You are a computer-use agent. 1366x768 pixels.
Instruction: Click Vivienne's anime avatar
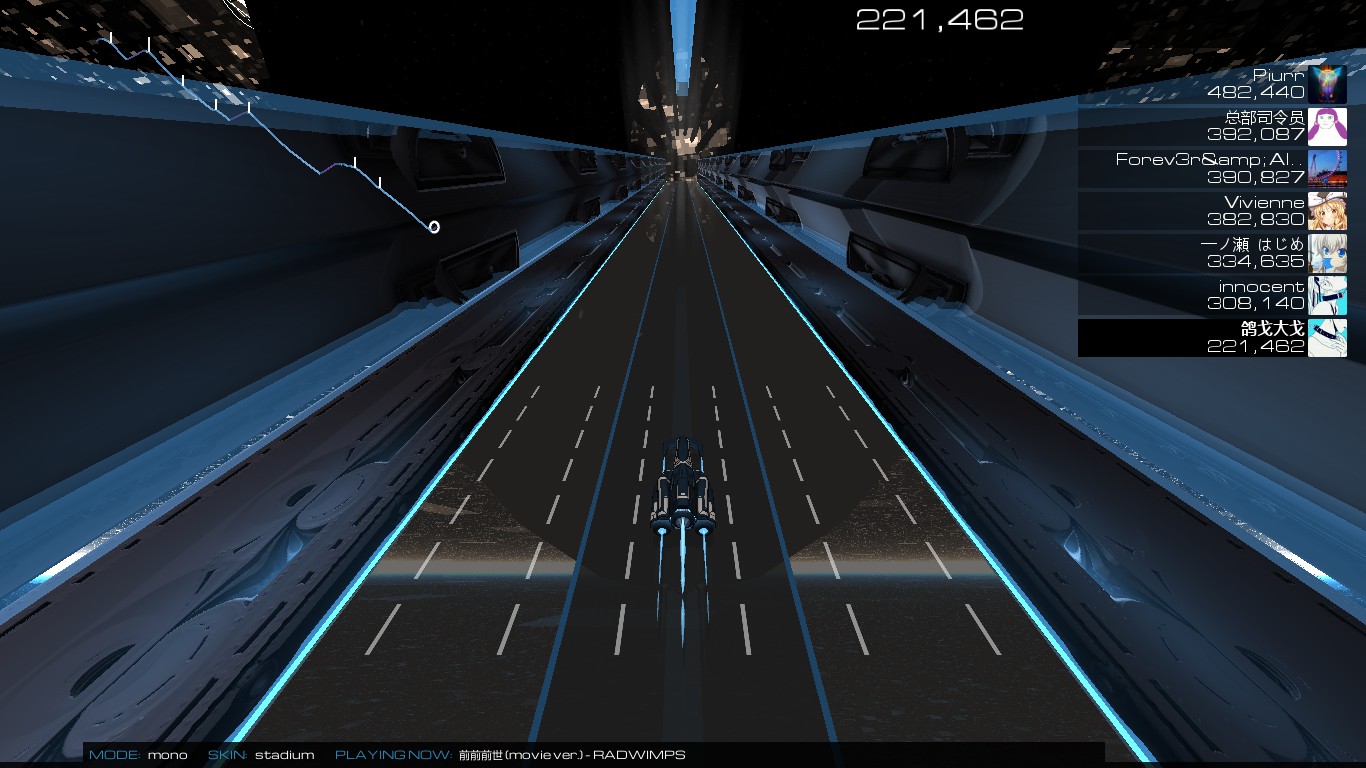pyautogui.click(x=1329, y=210)
